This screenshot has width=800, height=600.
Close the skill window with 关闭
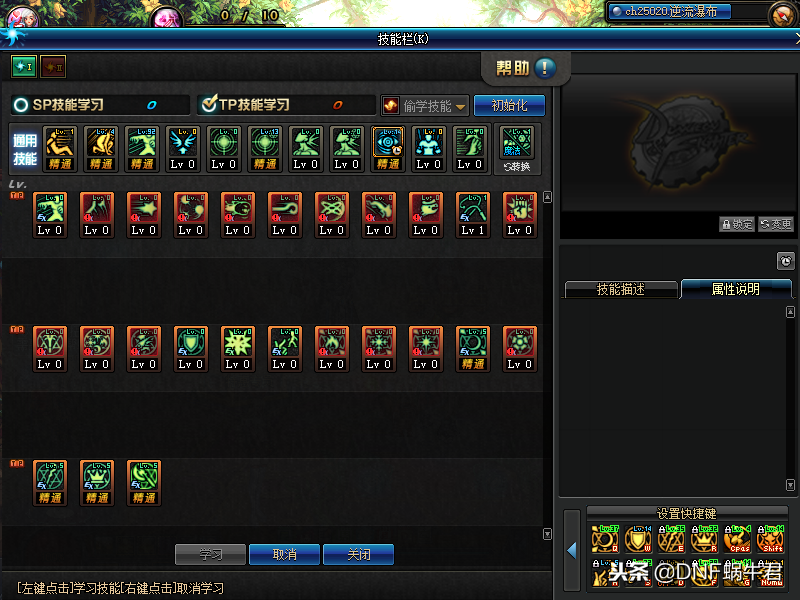coord(358,553)
